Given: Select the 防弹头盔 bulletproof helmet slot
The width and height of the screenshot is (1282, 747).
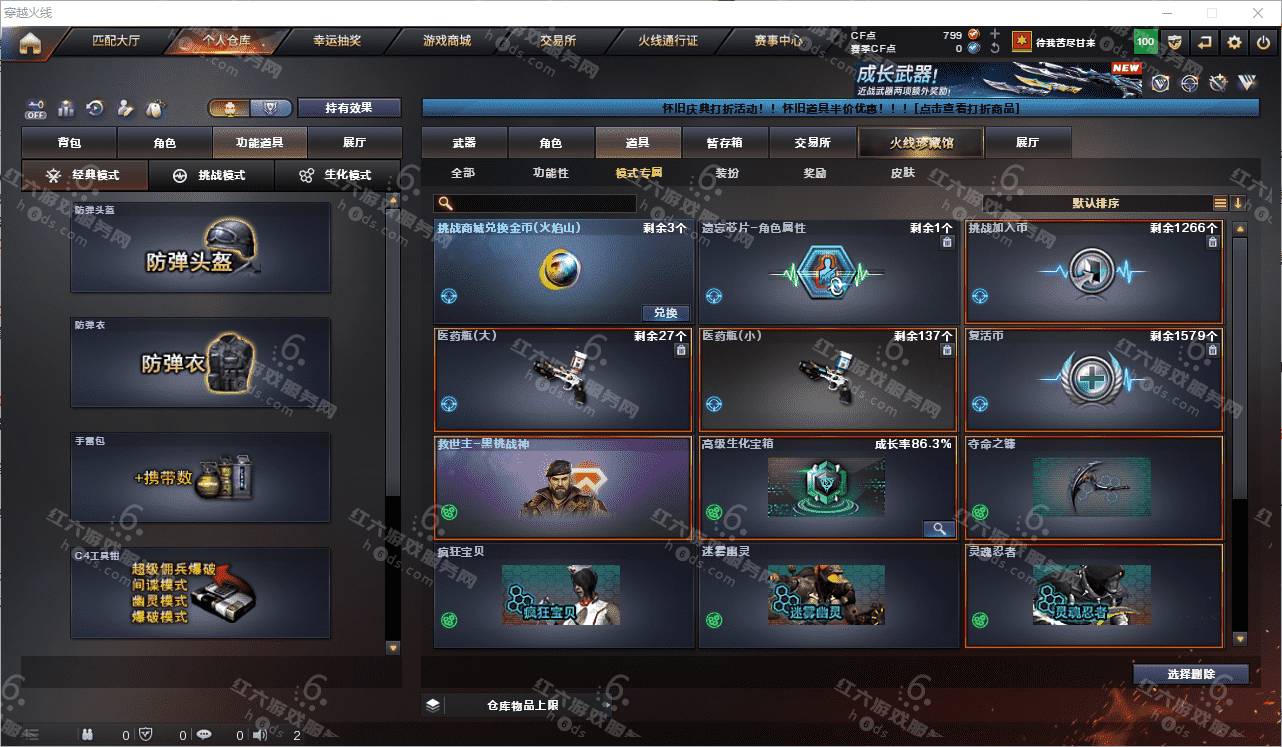Looking at the screenshot, I should pyautogui.click(x=200, y=248).
